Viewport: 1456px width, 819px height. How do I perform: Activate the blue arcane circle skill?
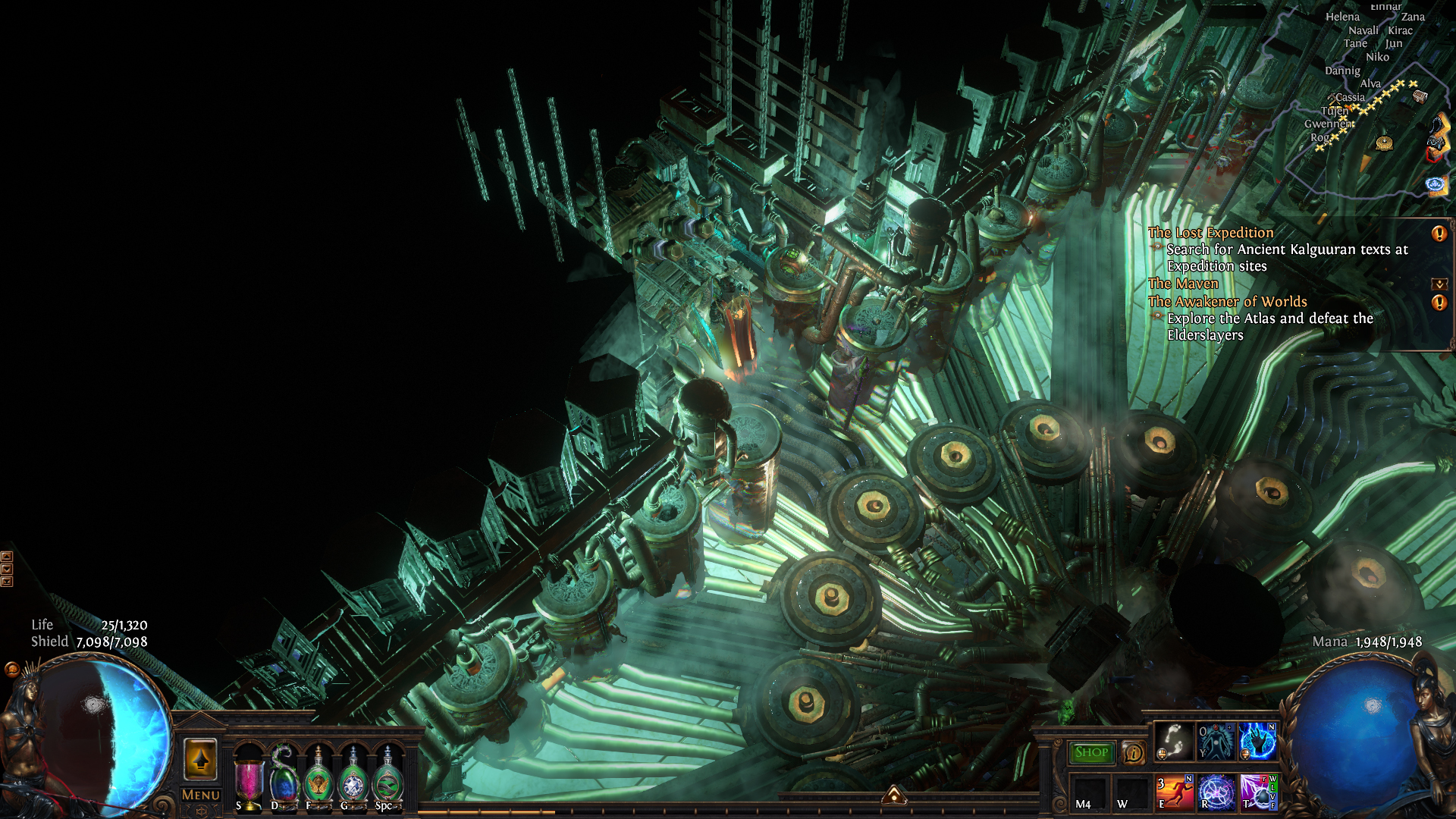coord(1216,792)
